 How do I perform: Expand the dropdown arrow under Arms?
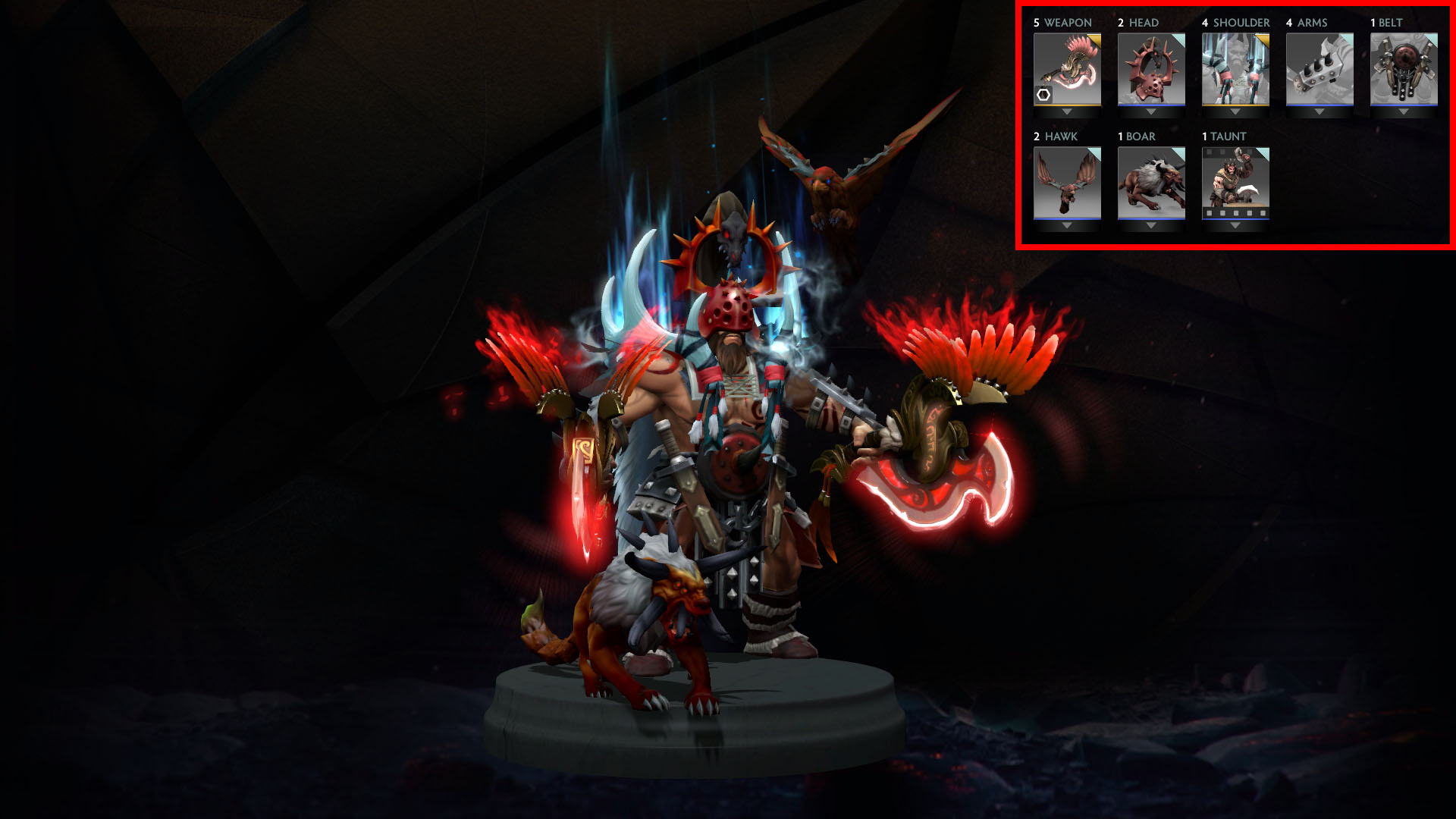click(1319, 112)
